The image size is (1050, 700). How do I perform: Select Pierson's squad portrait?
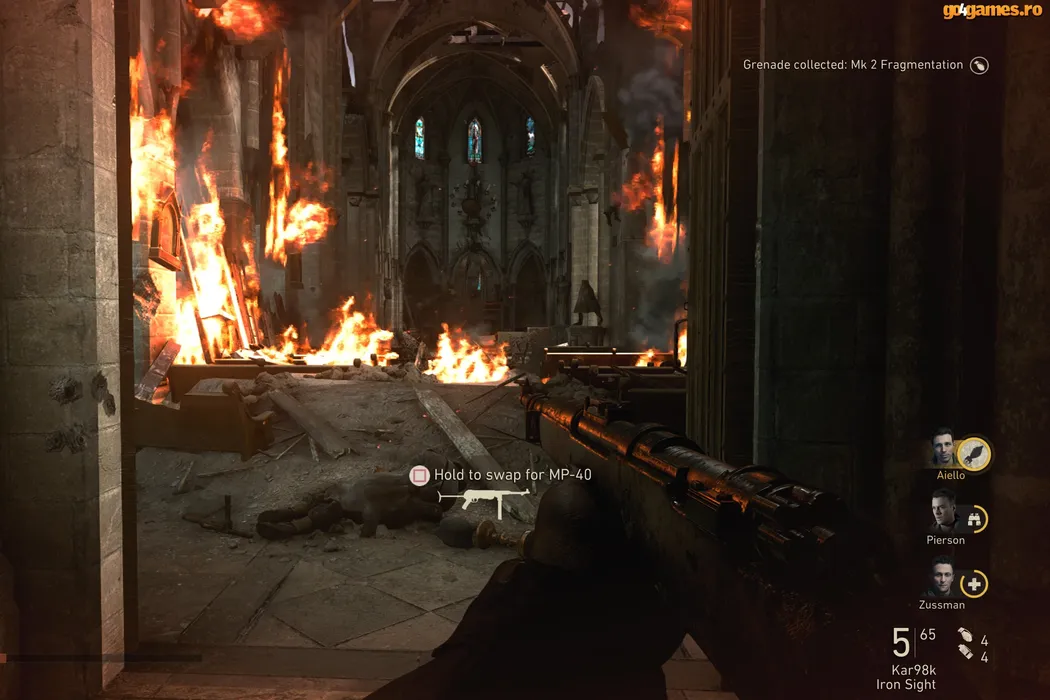click(x=941, y=514)
